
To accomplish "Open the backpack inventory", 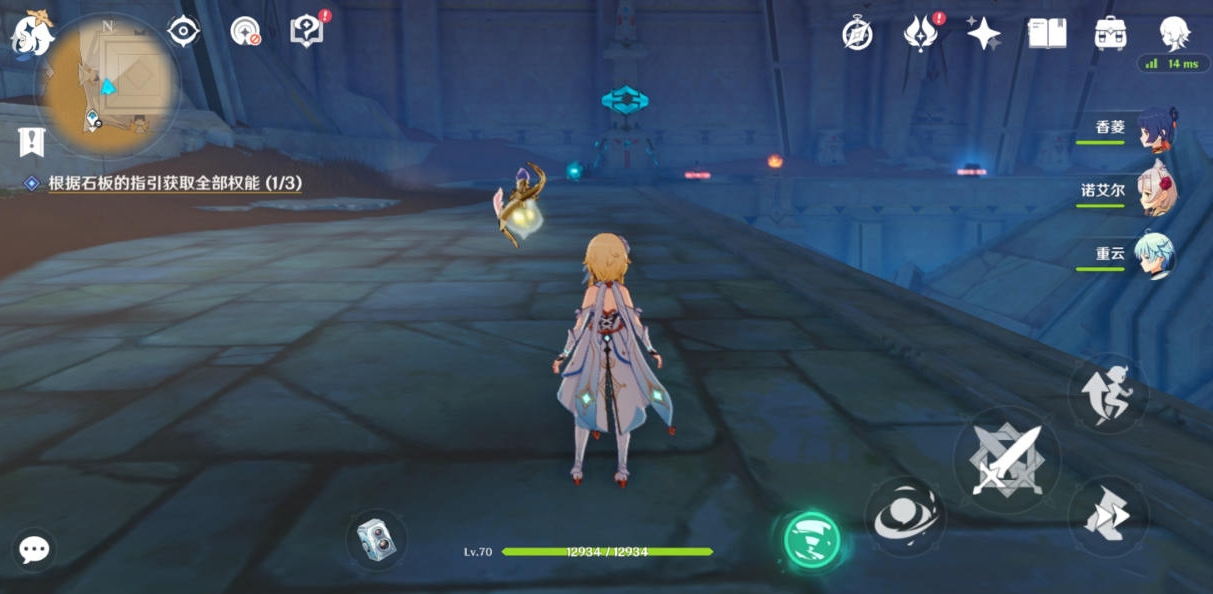I will pos(1110,34).
